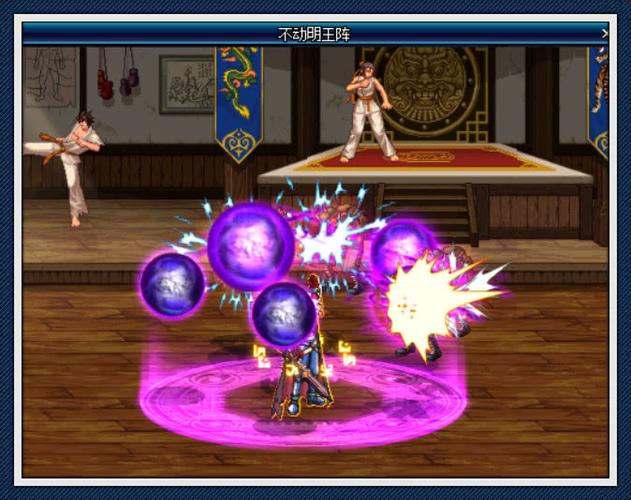The width and height of the screenshot is (631, 500).
Task: Close the 不动明王阵 skill preview window
Action: click(x=605, y=33)
